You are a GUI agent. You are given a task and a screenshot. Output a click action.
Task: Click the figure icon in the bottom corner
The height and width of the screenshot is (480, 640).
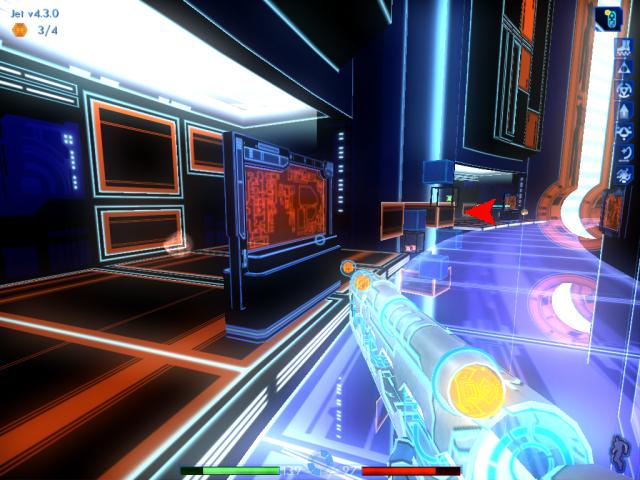[620, 452]
